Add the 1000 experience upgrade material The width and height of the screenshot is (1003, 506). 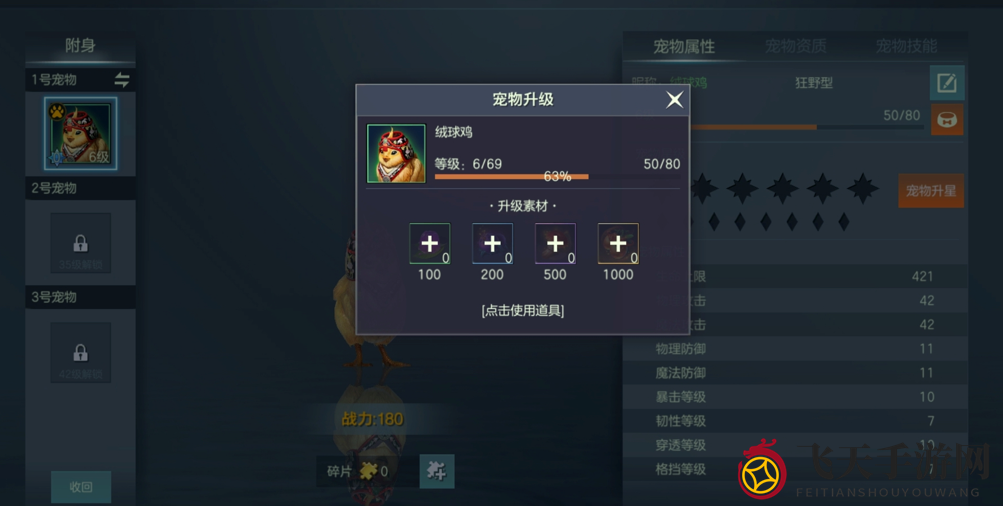618,243
